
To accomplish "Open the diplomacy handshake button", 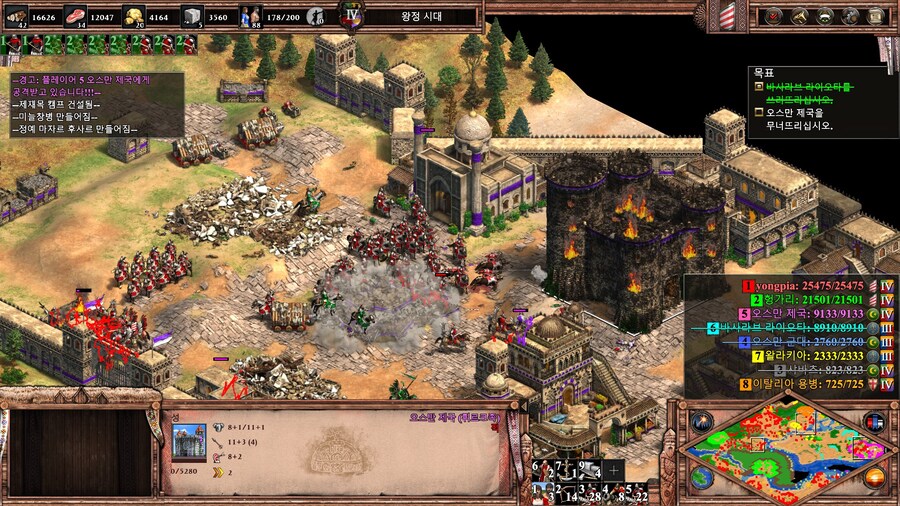I will click(825, 16).
